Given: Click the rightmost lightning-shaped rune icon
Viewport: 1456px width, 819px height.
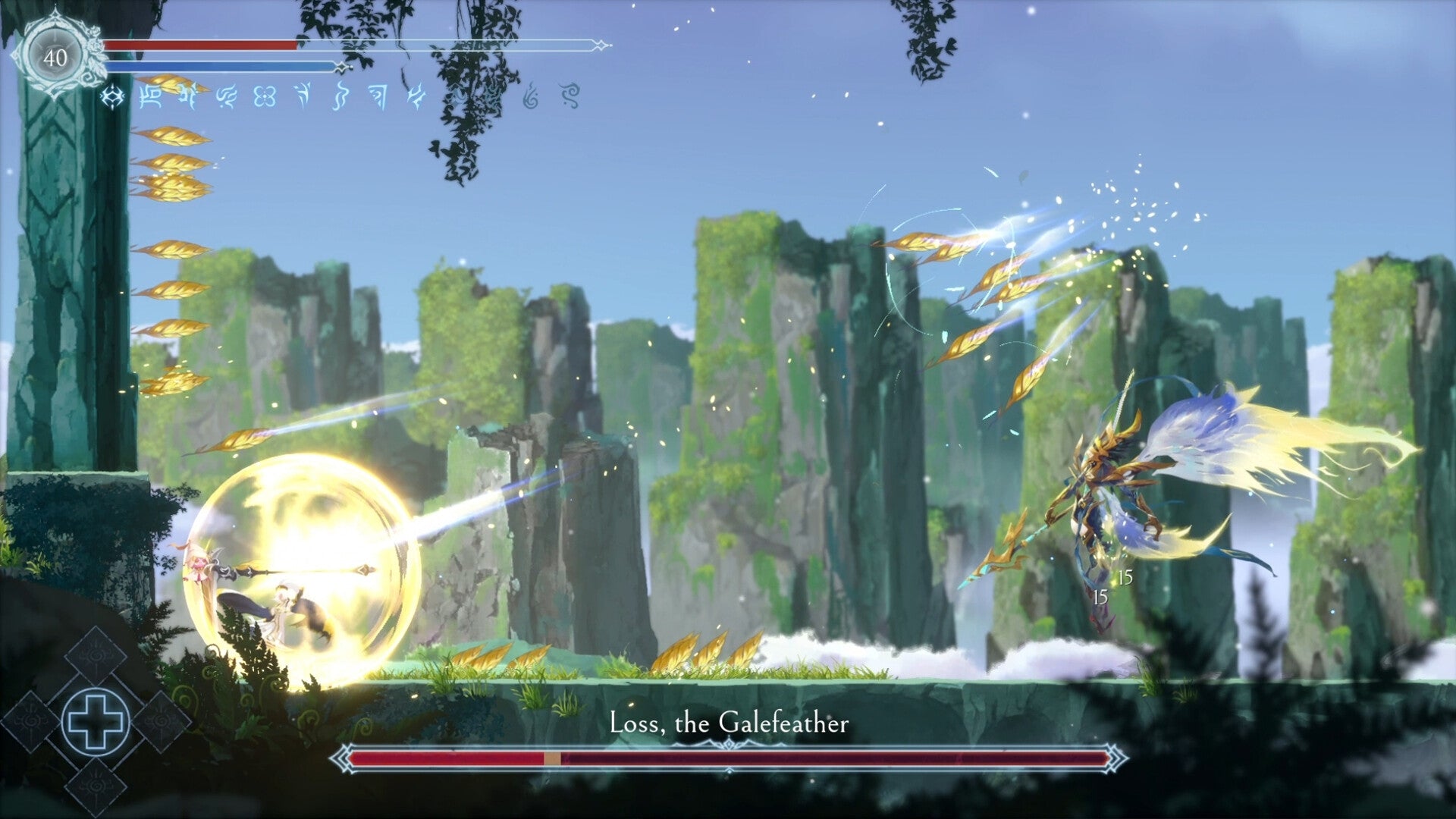Looking at the screenshot, I should pos(416,95).
